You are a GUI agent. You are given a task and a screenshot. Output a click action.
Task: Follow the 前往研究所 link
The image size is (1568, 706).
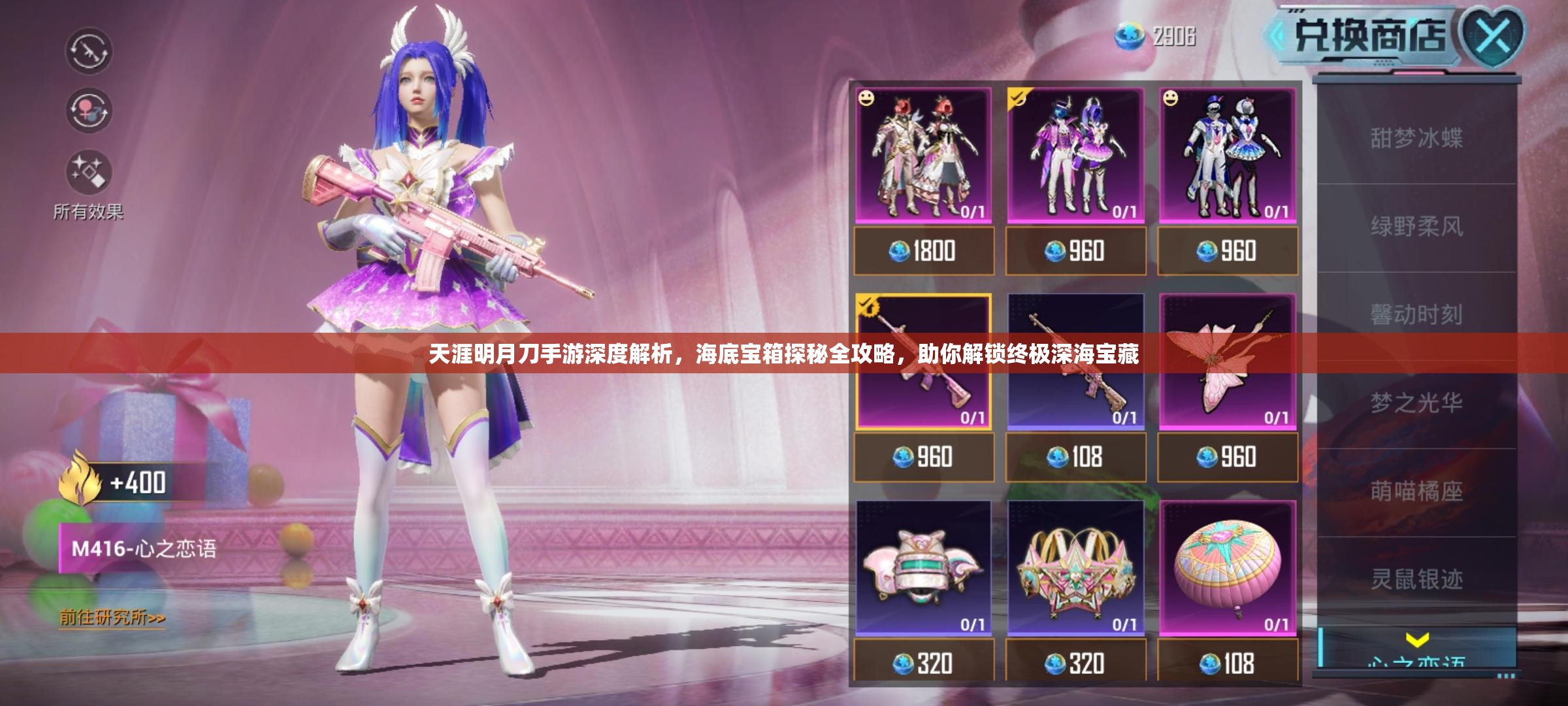[112, 618]
